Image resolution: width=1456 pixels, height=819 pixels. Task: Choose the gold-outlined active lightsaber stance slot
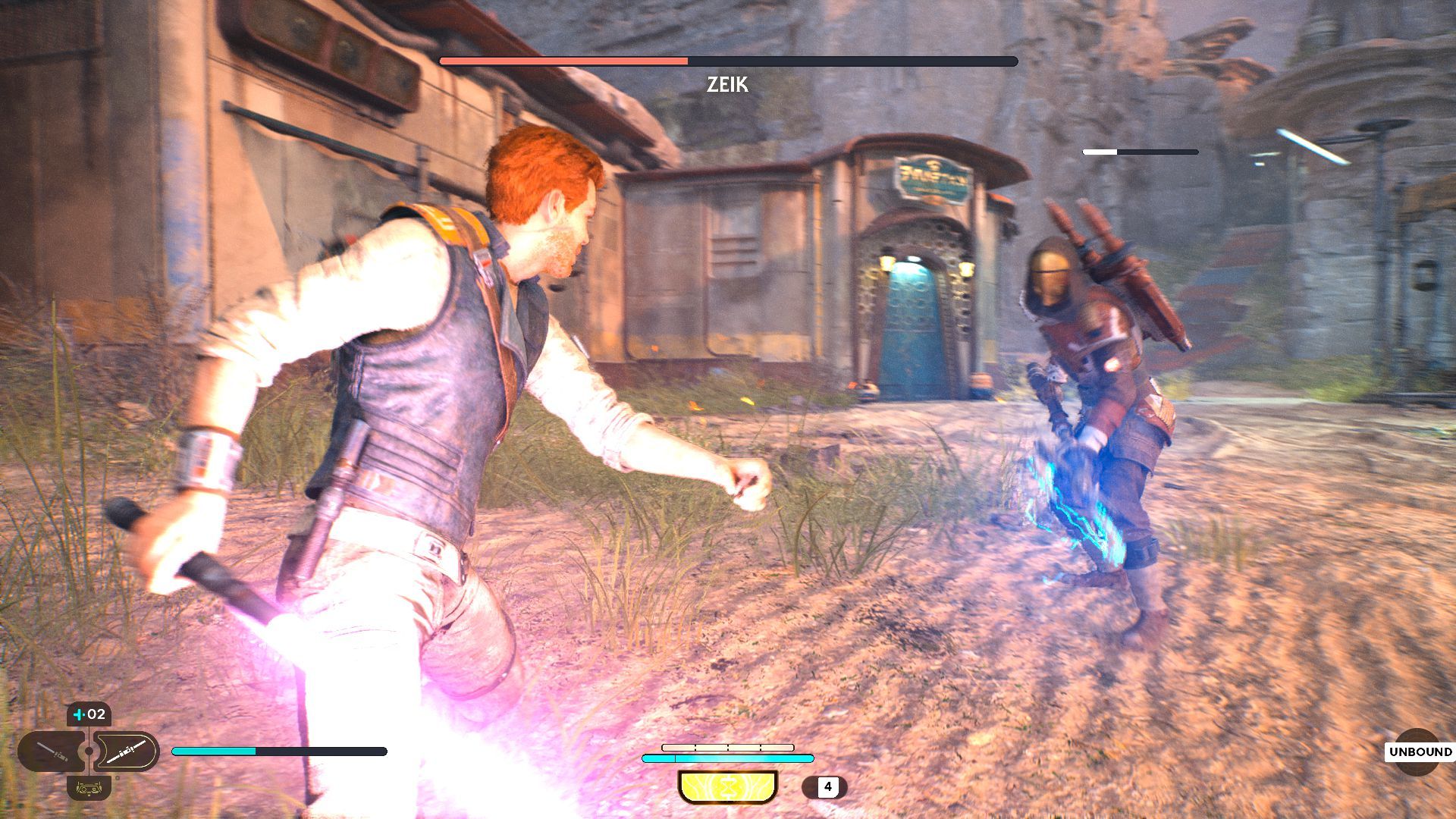coord(126,752)
